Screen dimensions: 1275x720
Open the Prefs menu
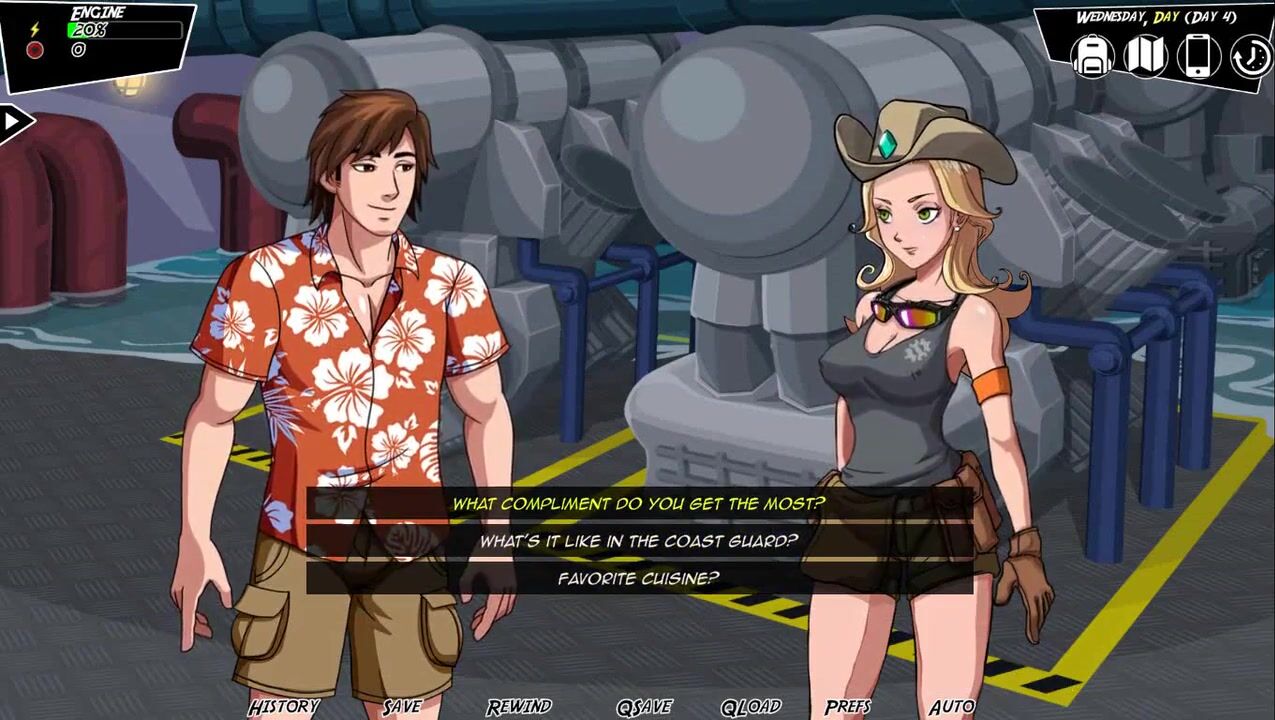click(847, 706)
